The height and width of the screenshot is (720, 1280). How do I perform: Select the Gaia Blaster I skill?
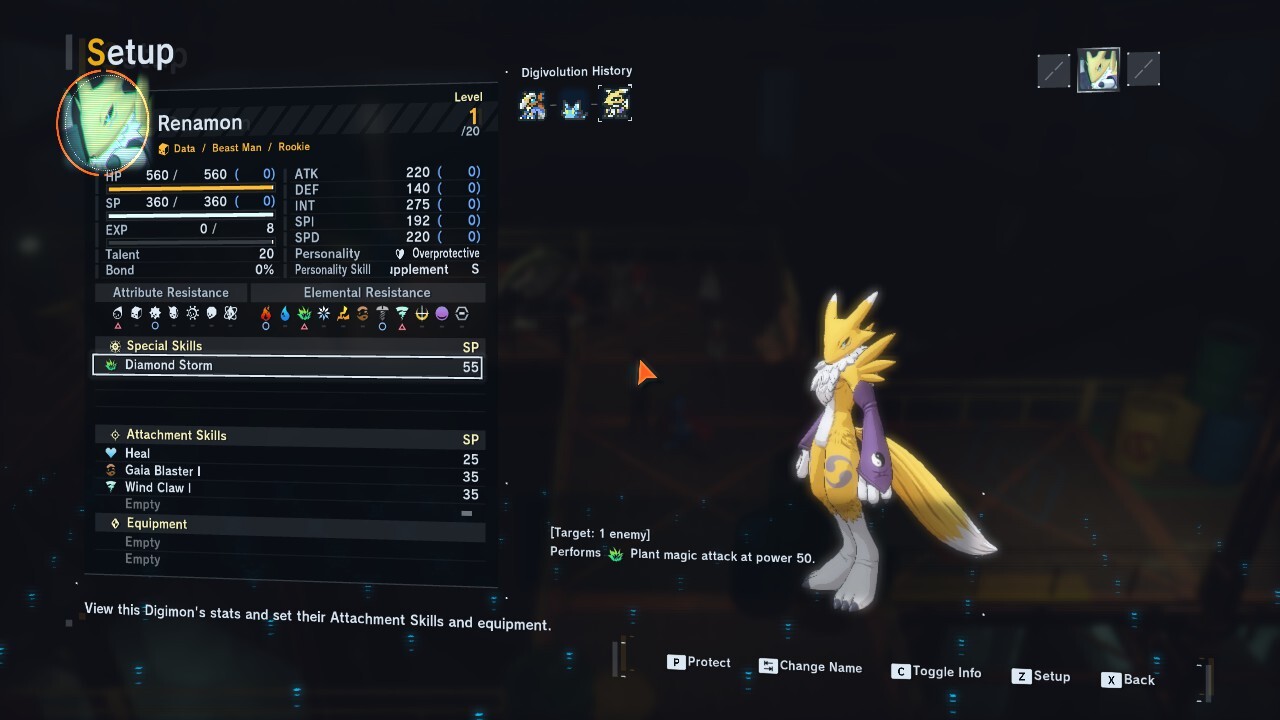[x=162, y=471]
